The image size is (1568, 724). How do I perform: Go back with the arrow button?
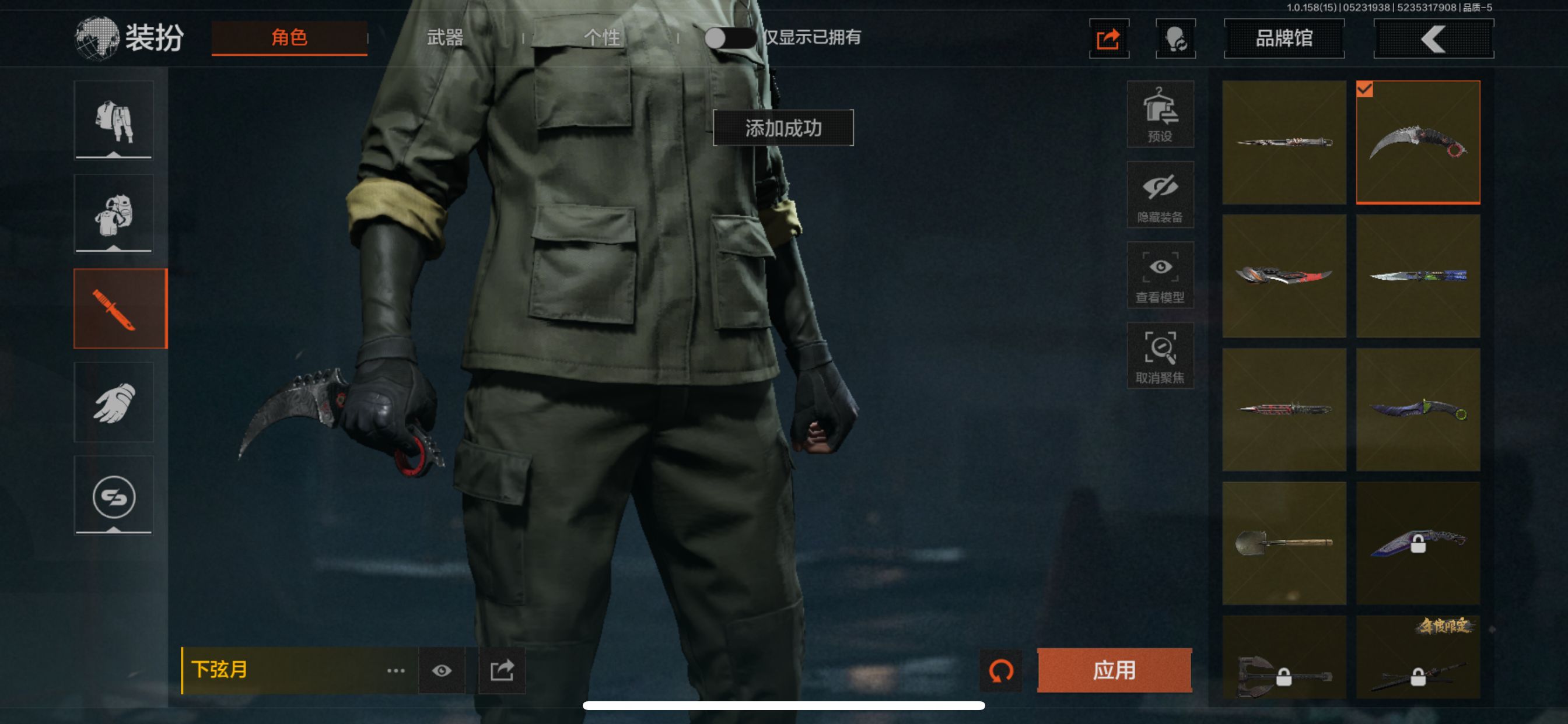[x=1433, y=39]
